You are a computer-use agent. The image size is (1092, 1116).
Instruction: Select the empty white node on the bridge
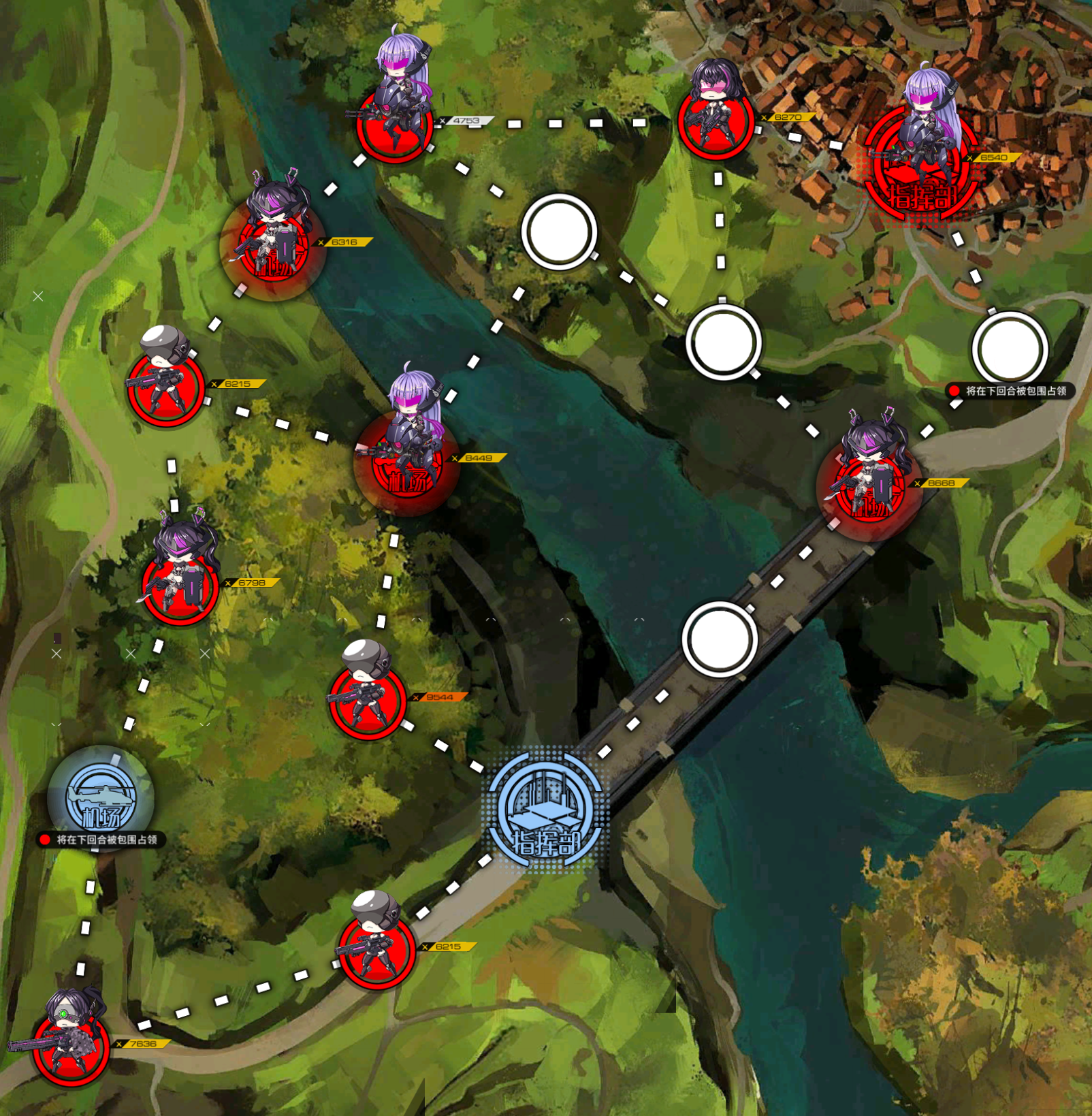(720, 640)
